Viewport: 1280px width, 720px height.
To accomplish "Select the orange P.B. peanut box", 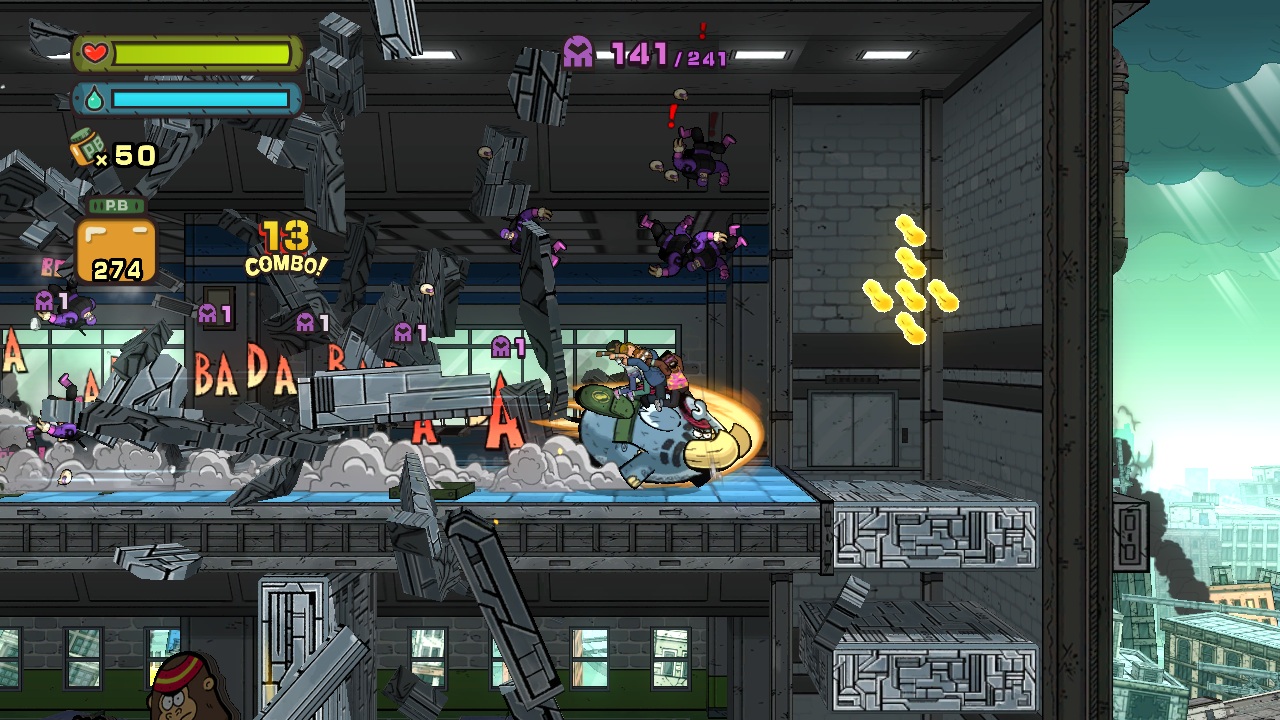I will (116, 248).
